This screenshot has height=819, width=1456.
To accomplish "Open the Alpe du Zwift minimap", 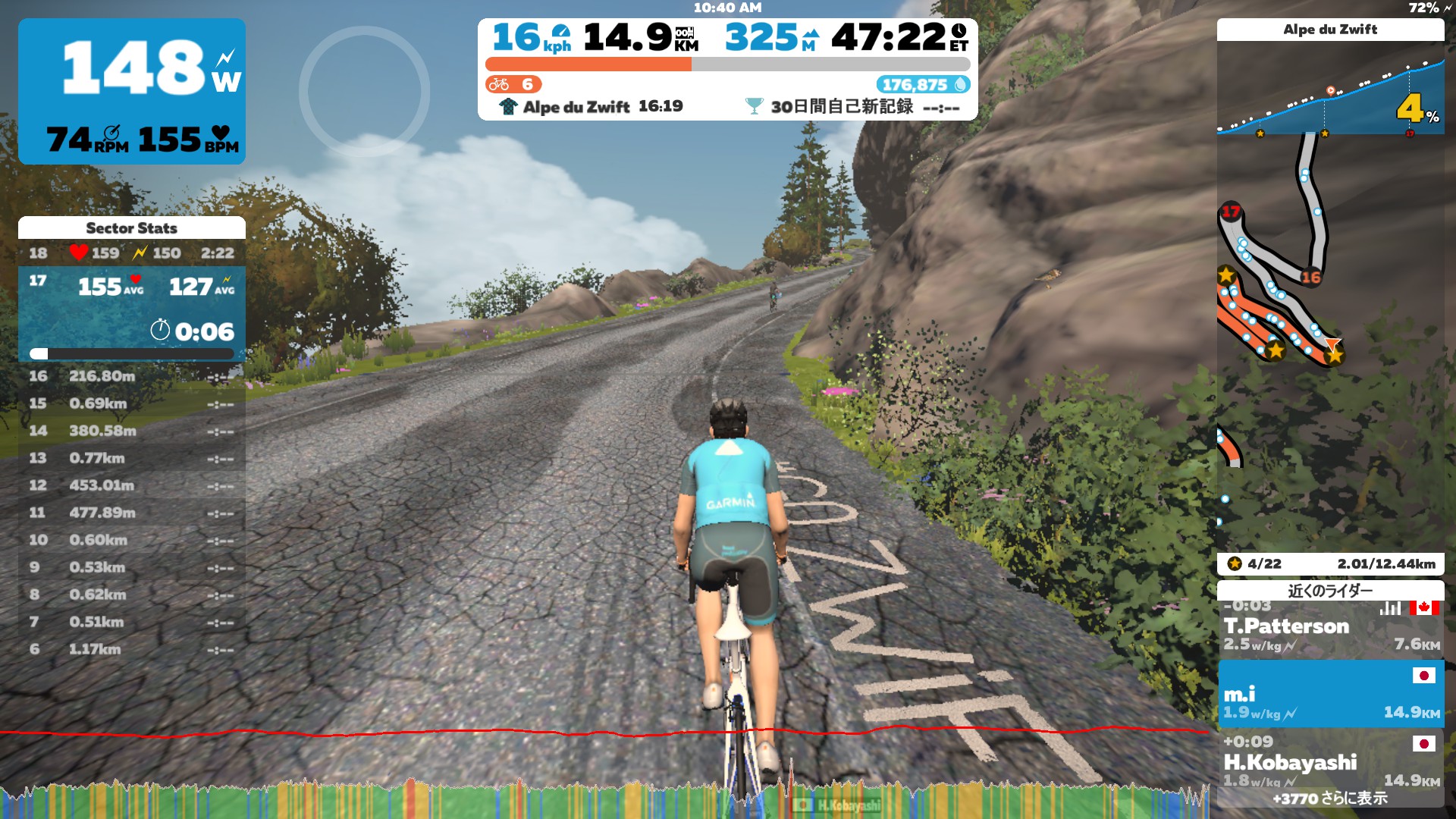I will coord(1330,341).
